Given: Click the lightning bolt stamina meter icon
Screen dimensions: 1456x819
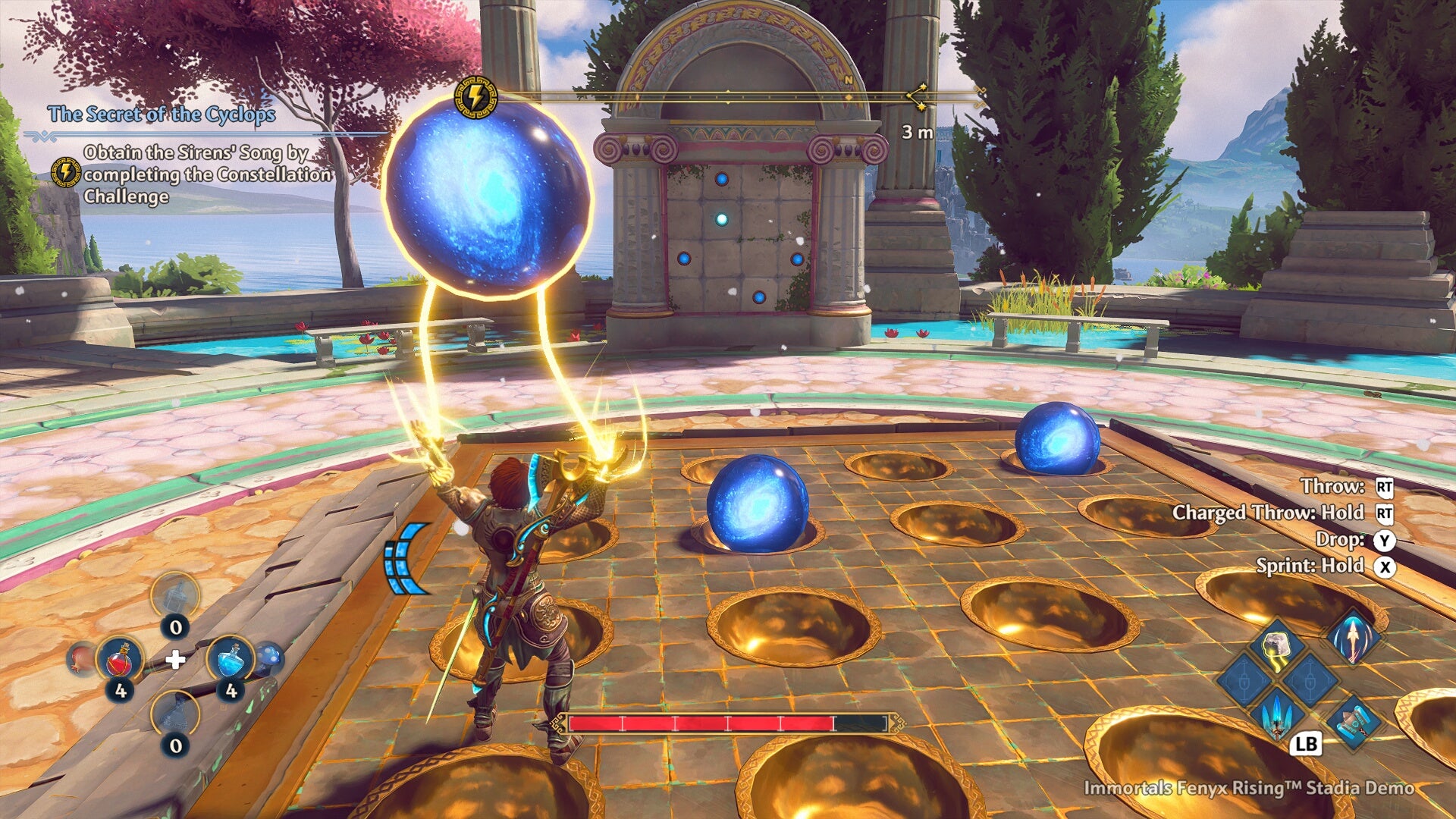Looking at the screenshot, I should 476,96.
